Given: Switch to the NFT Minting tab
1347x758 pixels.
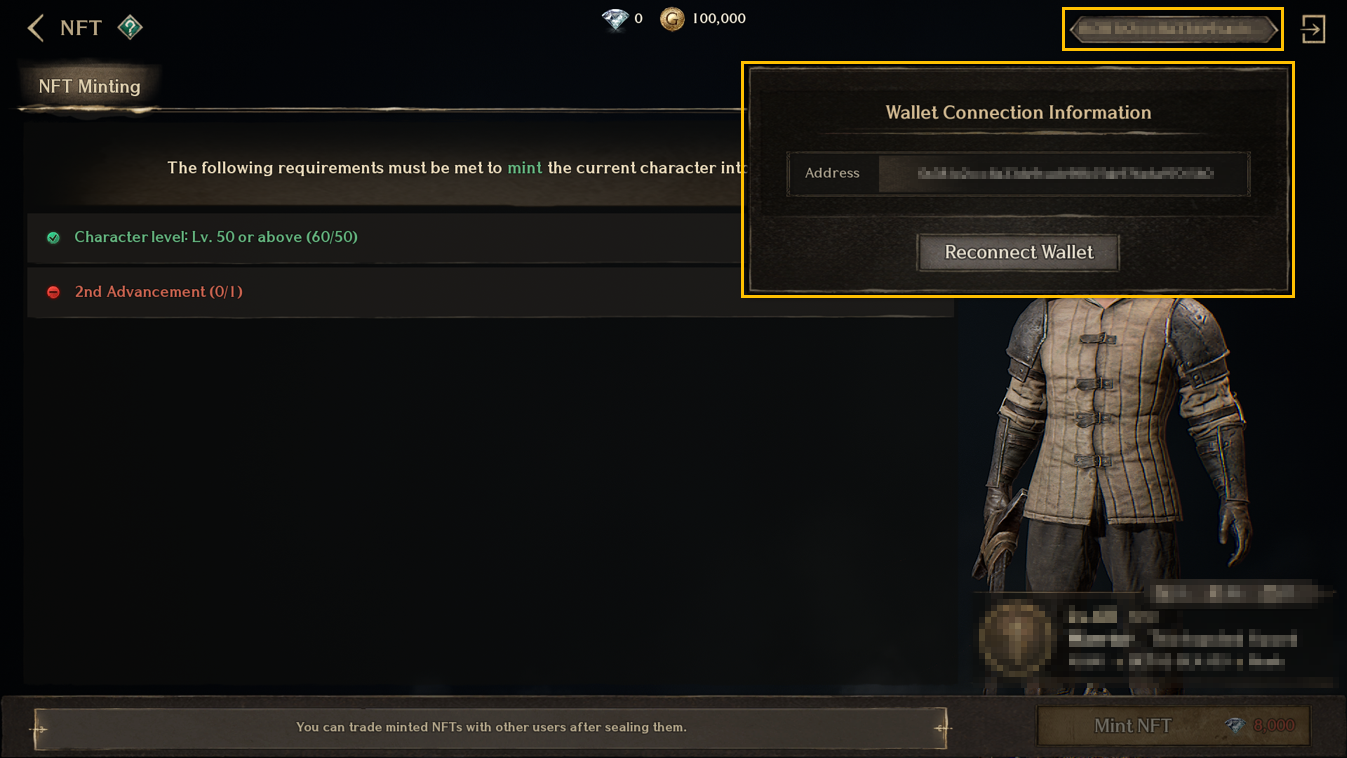Looking at the screenshot, I should 89,87.
